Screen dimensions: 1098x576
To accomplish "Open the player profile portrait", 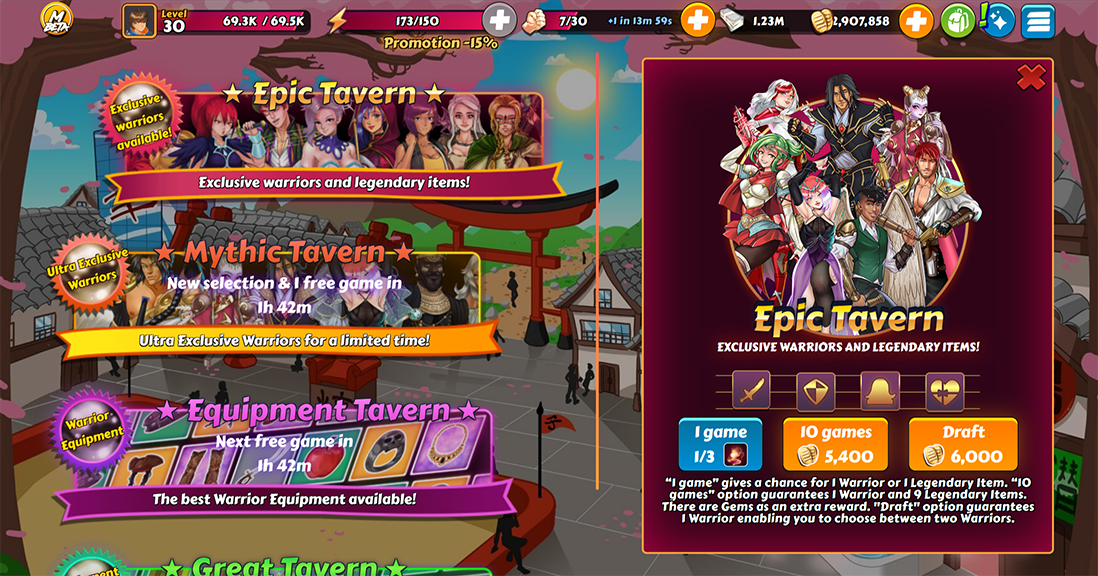I will [139, 20].
